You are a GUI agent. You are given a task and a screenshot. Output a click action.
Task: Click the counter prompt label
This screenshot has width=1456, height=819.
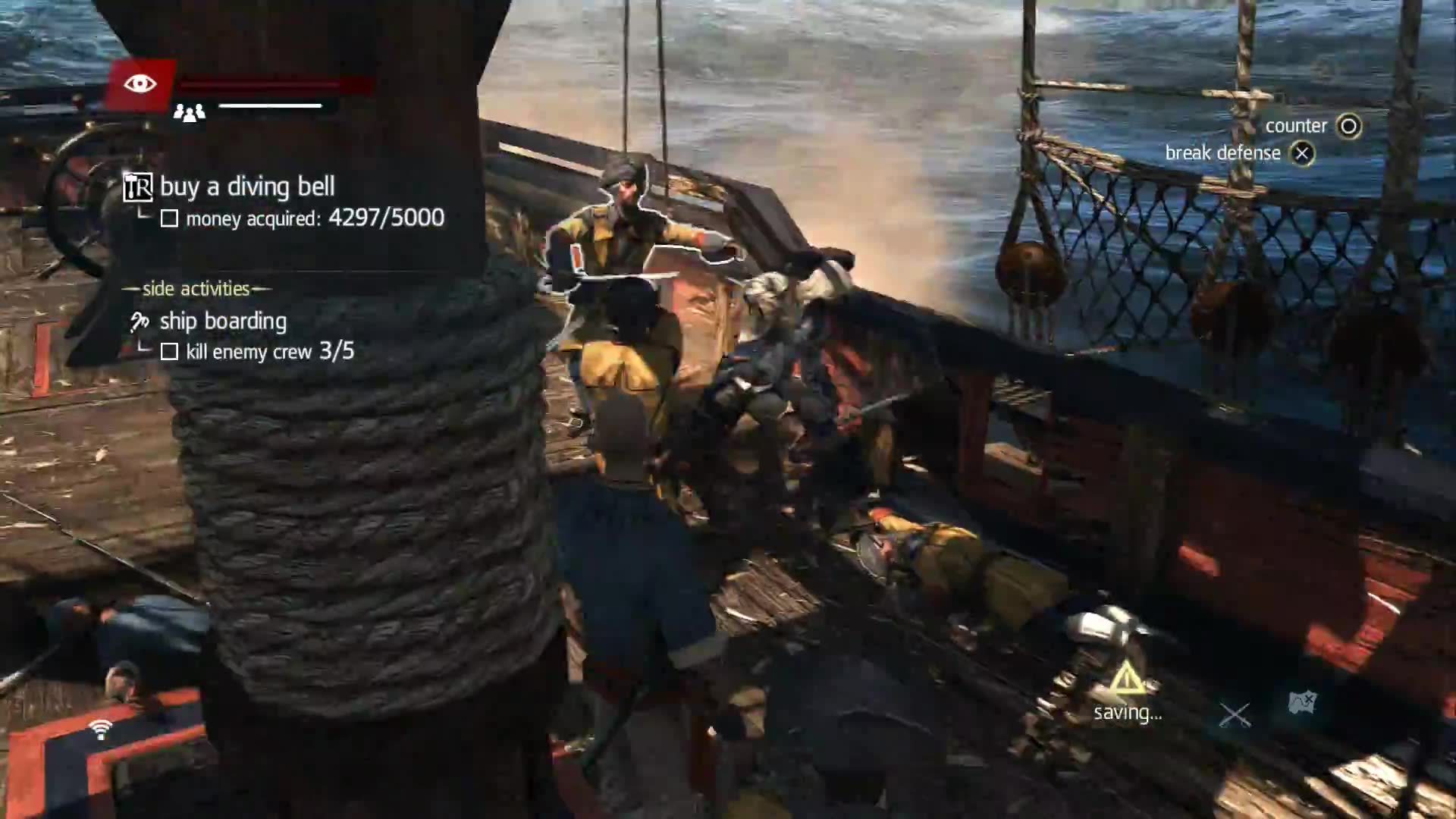point(1296,125)
